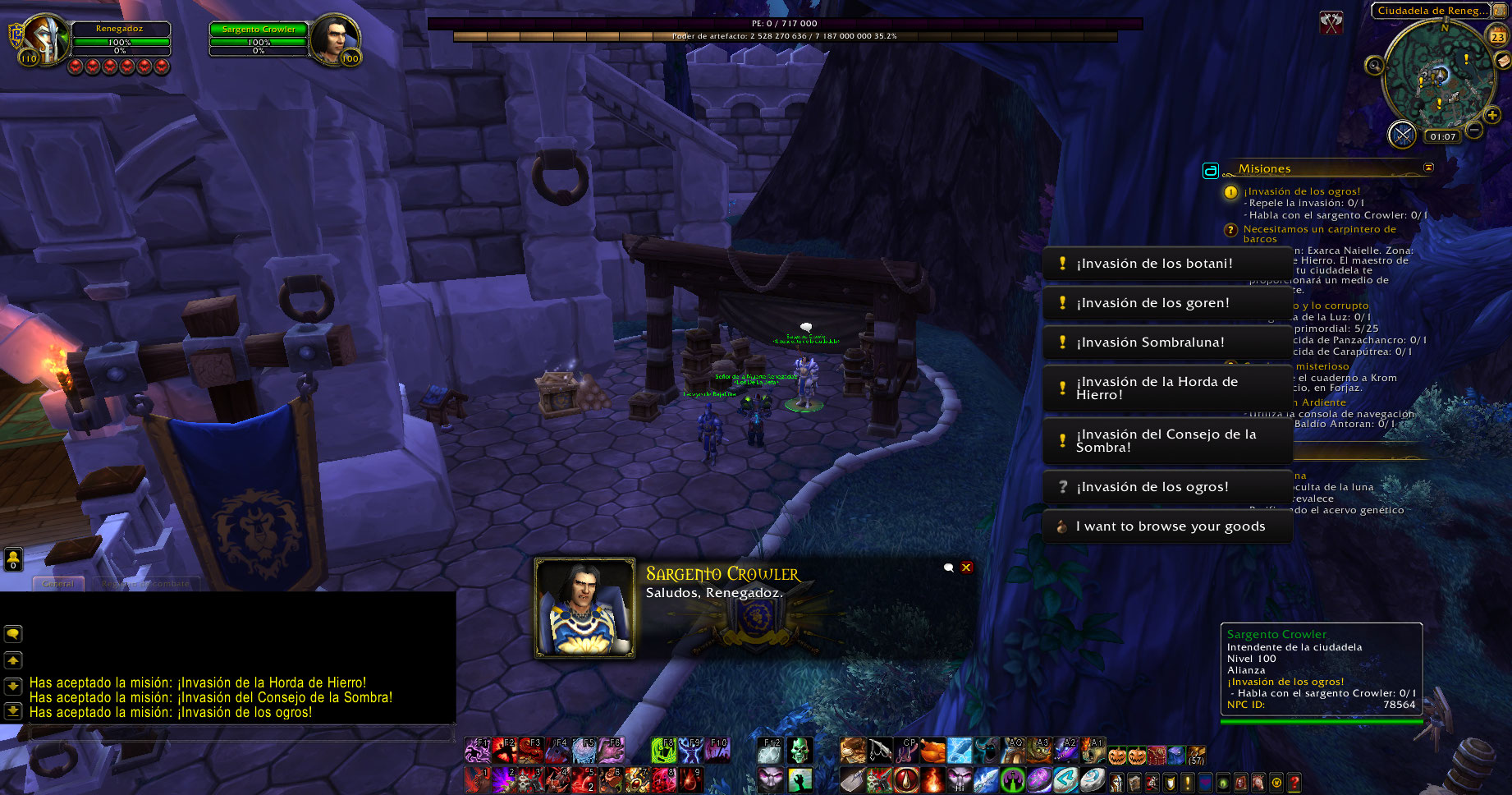
Task: Open the garrison report crossed-swords button
Action: coord(1402,134)
